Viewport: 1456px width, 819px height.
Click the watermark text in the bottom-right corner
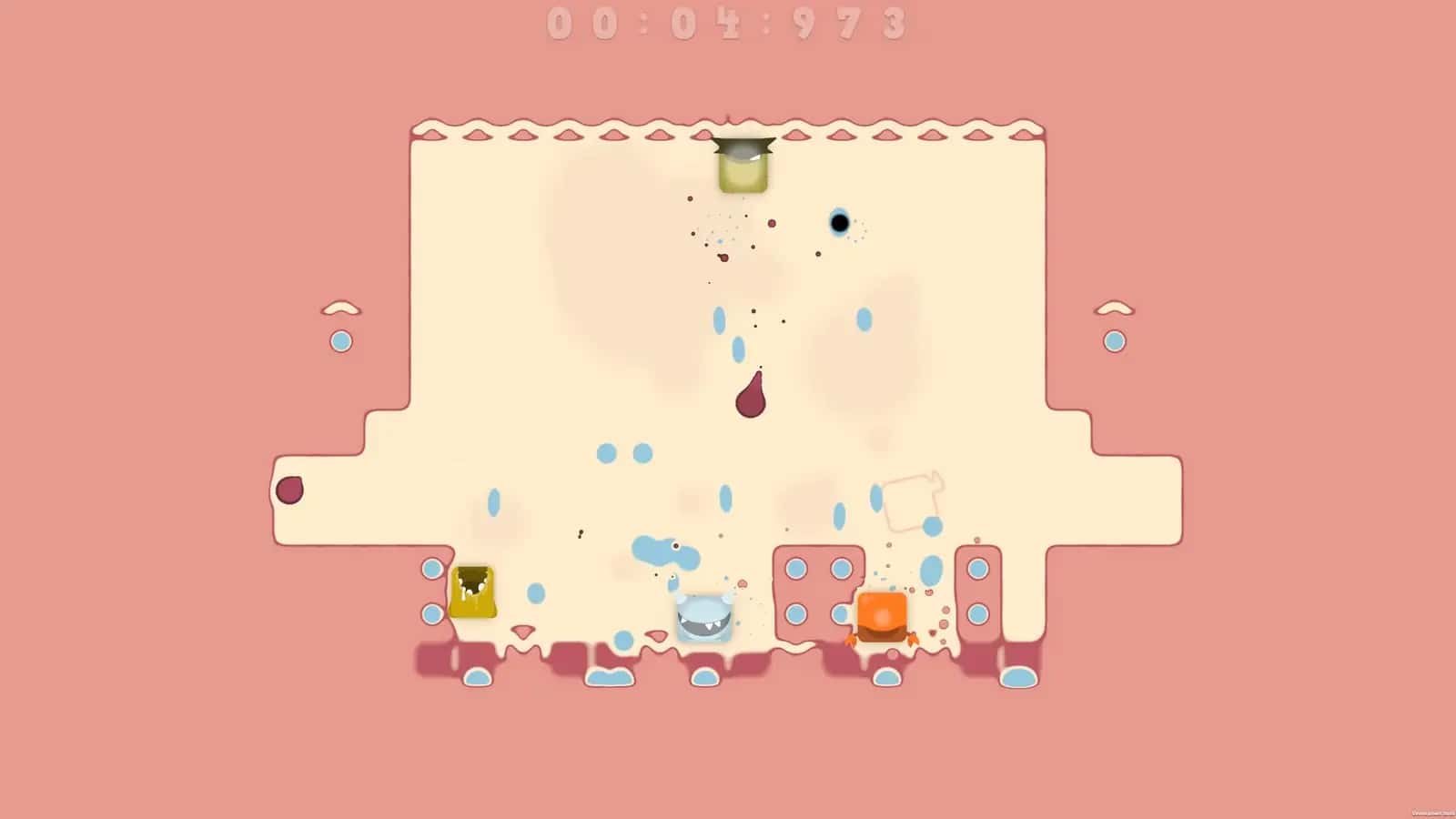tap(1433, 812)
